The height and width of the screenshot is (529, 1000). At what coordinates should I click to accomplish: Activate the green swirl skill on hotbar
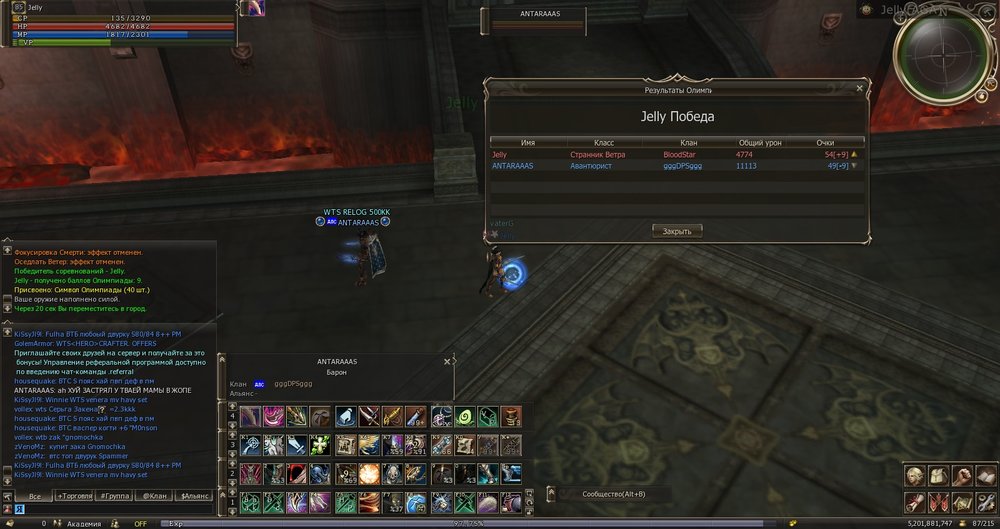coord(464,416)
